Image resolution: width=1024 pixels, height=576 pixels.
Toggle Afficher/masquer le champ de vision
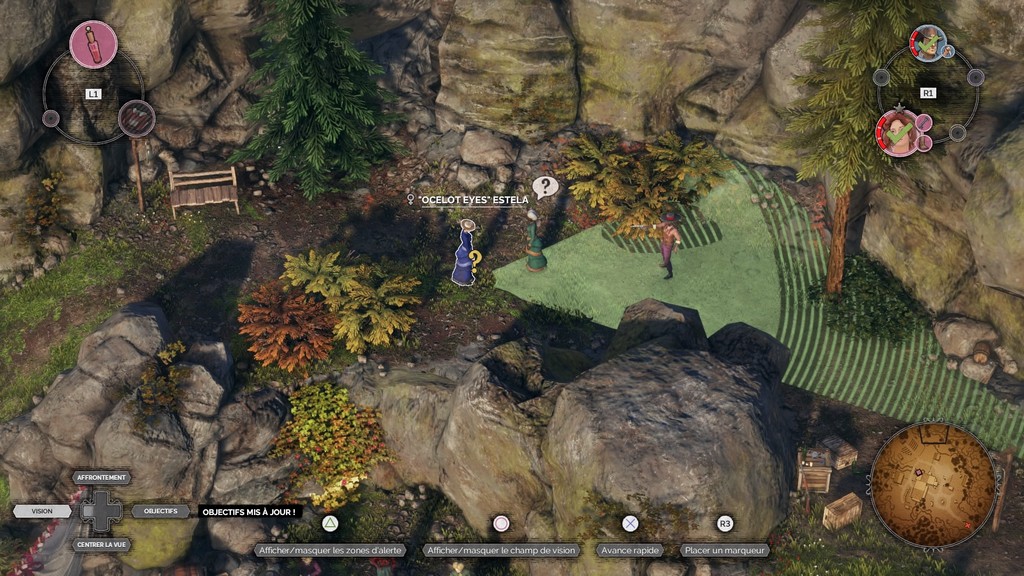pyautogui.click(x=501, y=550)
